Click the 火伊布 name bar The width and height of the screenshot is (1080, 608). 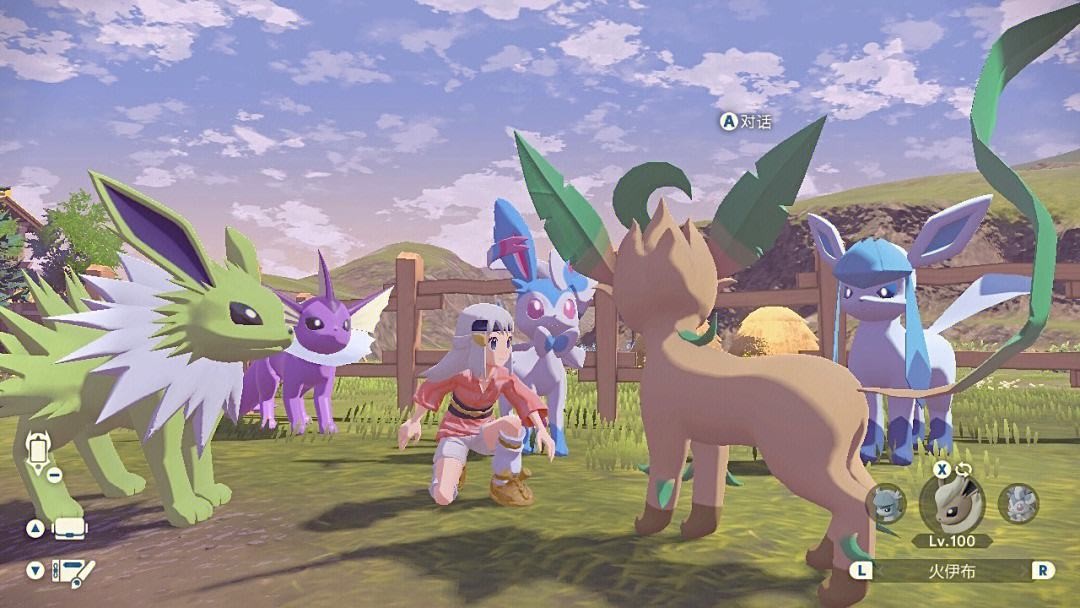[x=952, y=571]
